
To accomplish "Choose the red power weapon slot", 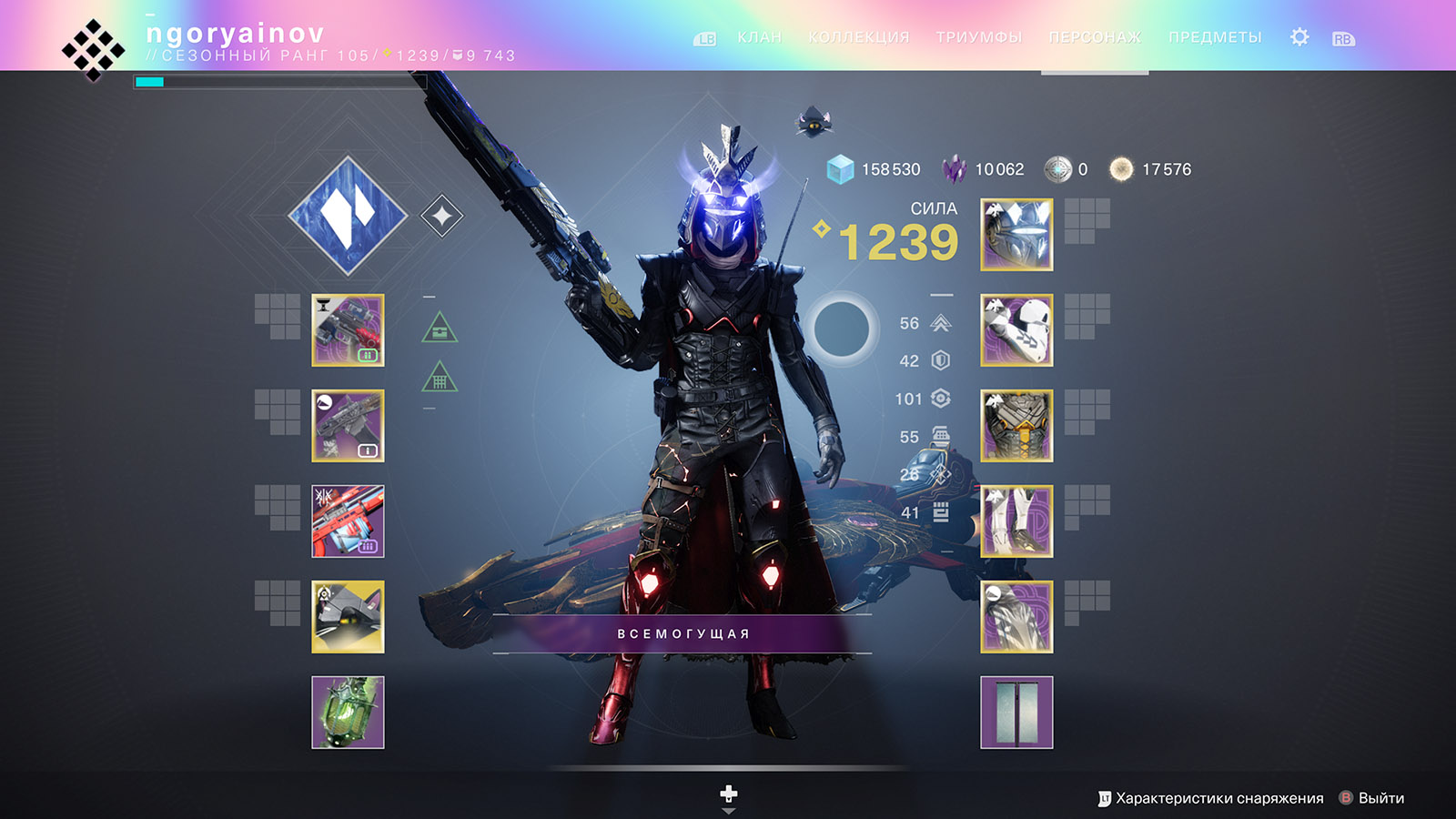I will click(x=348, y=521).
